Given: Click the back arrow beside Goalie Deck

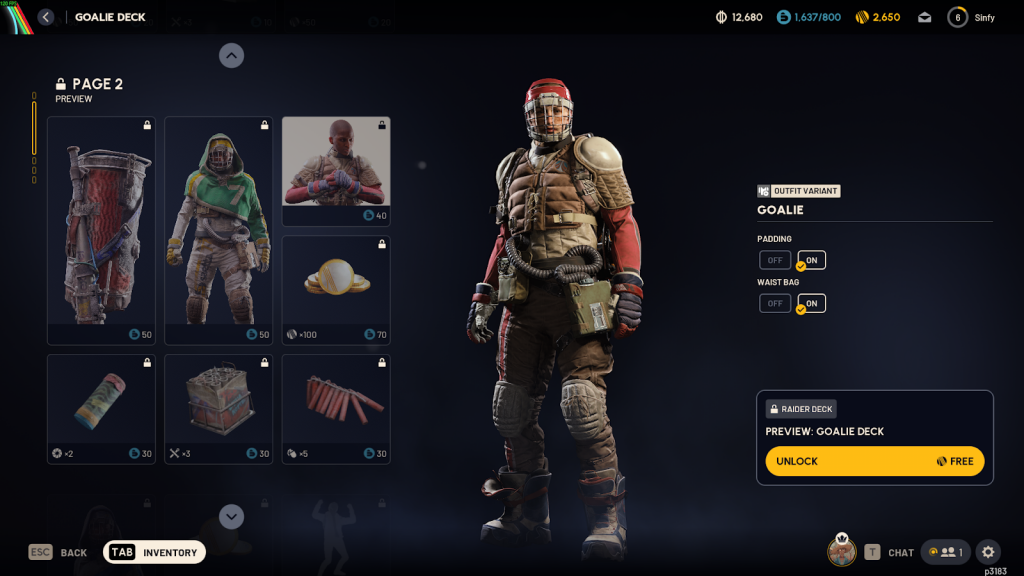Looking at the screenshot, I should pyautogui.click(x=46, y=17).
